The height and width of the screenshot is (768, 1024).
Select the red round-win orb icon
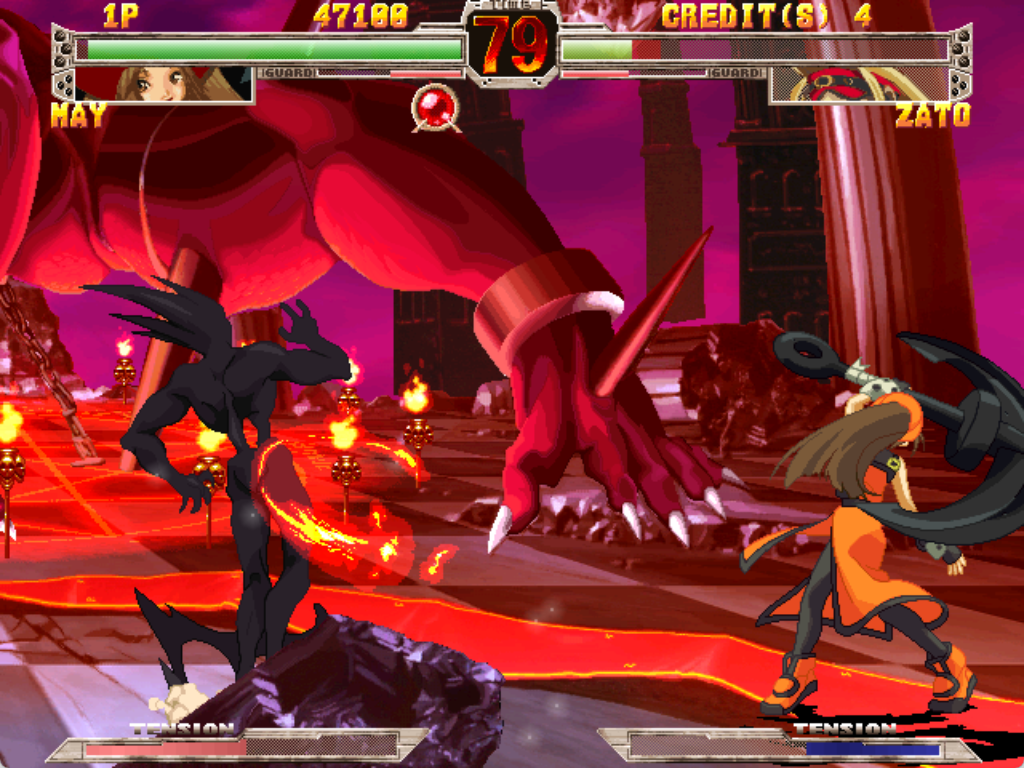click(436, 107)
